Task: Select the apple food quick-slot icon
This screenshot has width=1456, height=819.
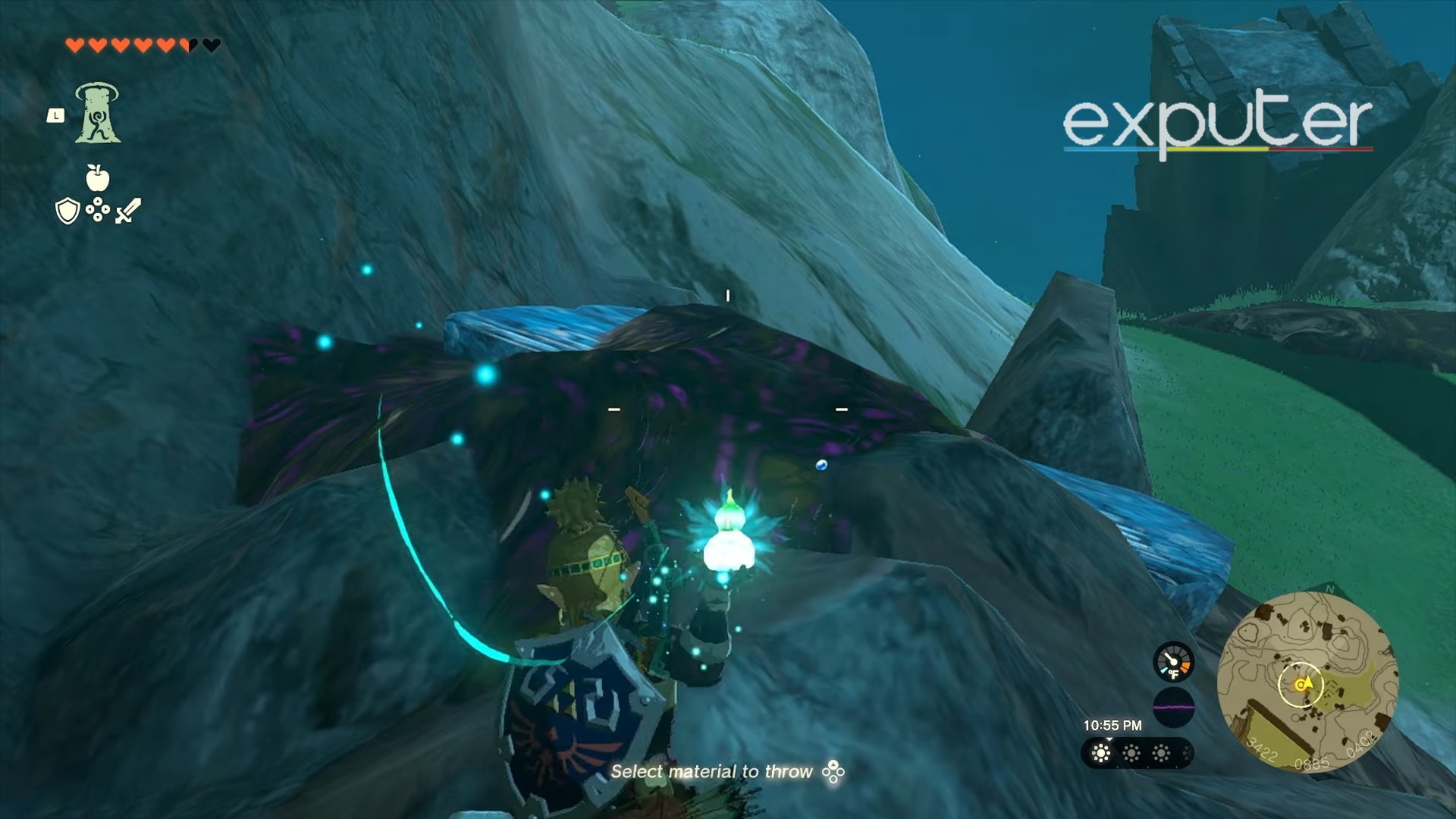Action: coord(96,177)
